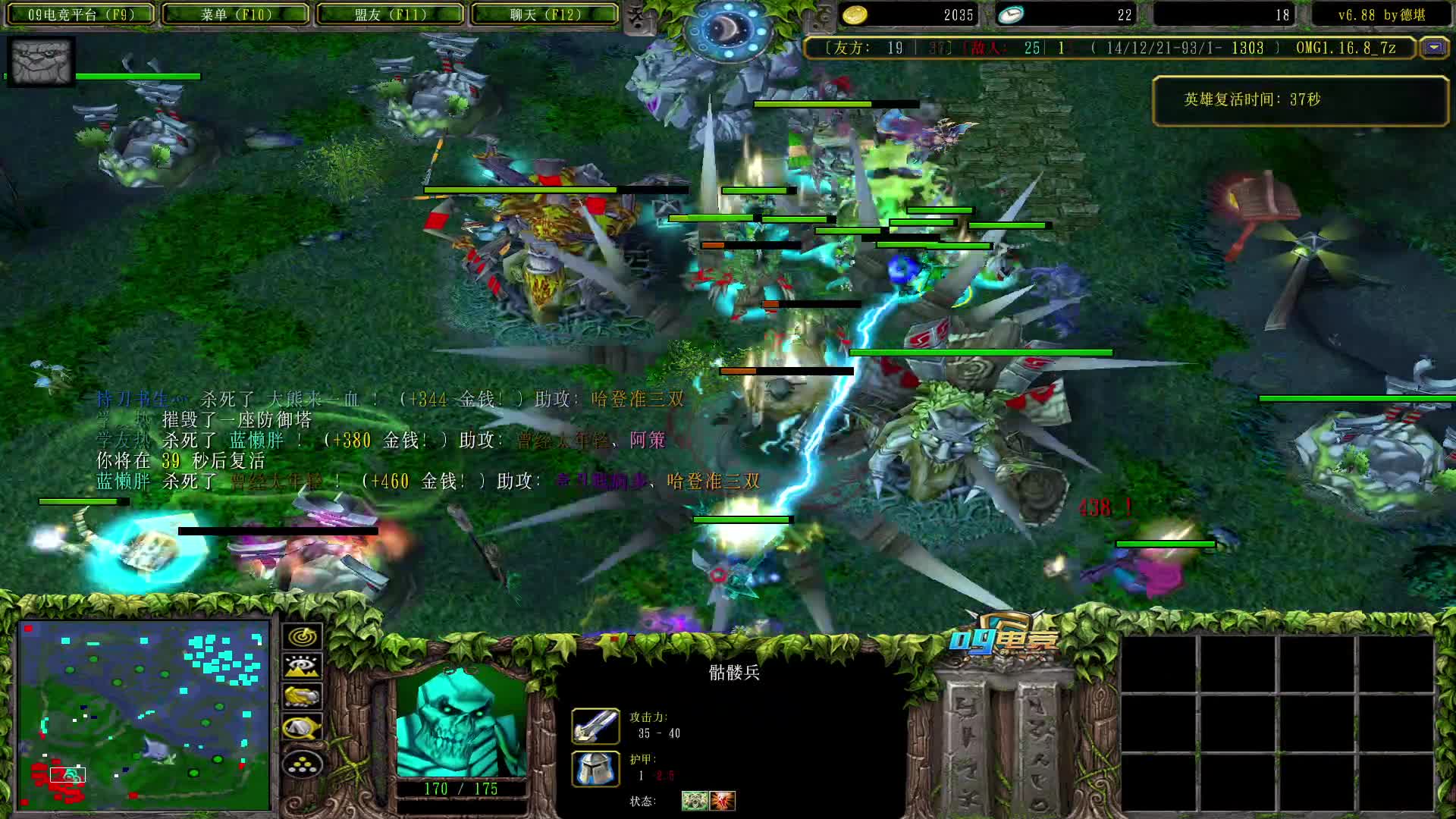Toggle the formation movement button
This screenshot has height=819, width=1456.
302,764
